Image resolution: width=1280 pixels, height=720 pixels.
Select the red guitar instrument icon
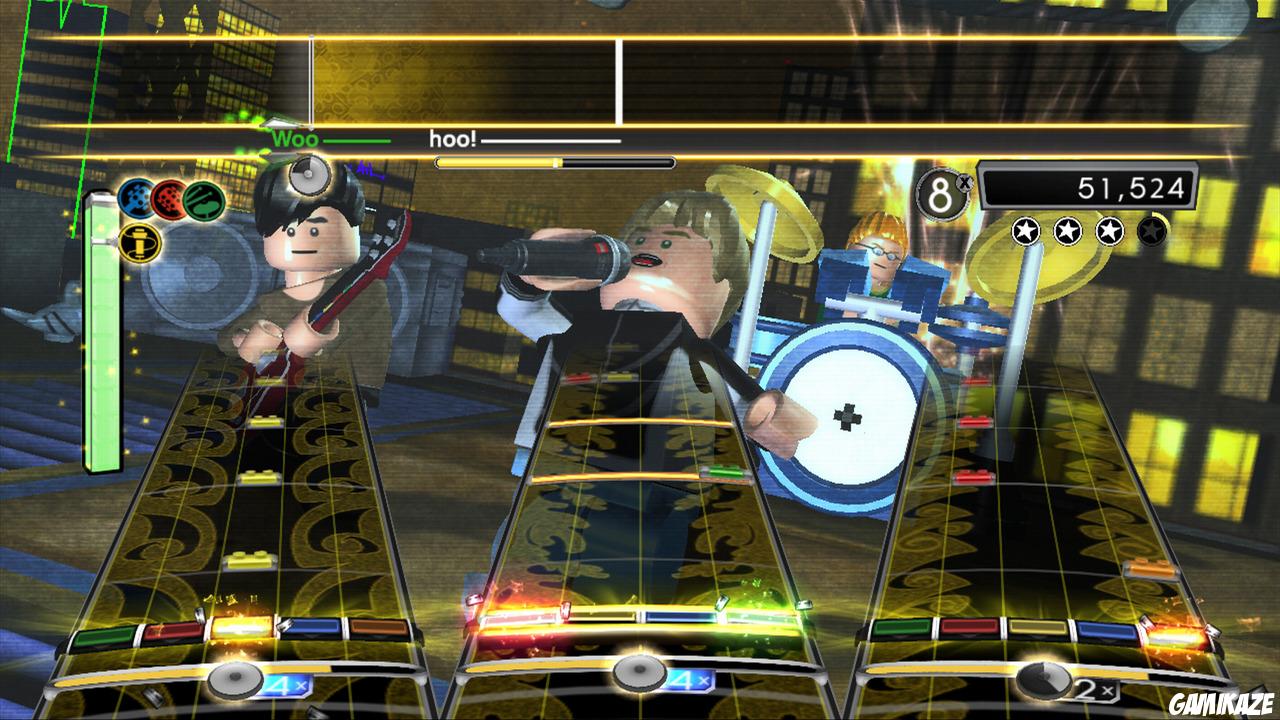point(167,200)
